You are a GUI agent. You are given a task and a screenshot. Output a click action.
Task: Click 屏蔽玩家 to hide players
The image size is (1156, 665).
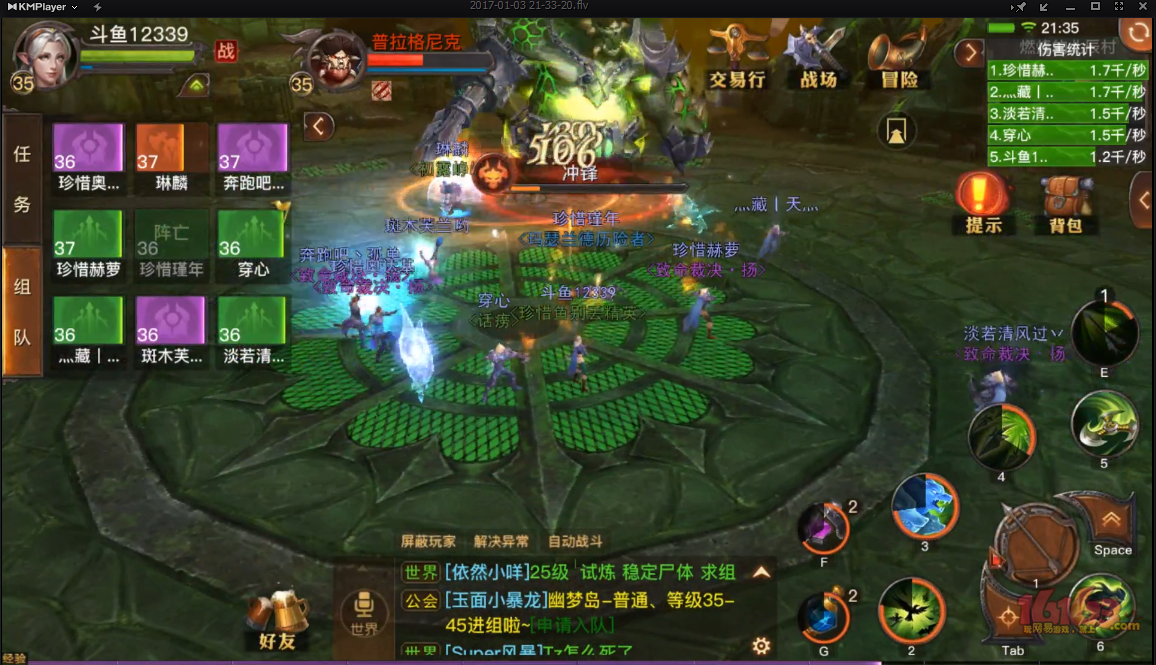[428, 541]
